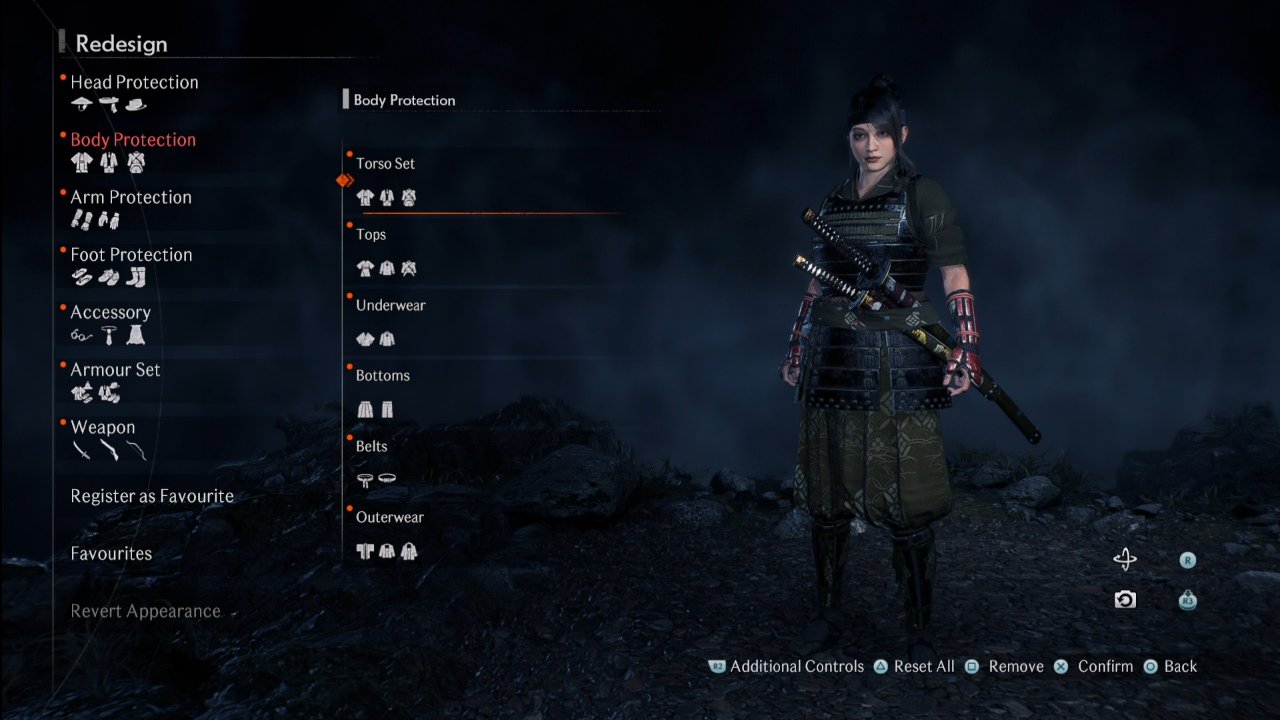Click the Revert Appearance option

coord(145,611)
